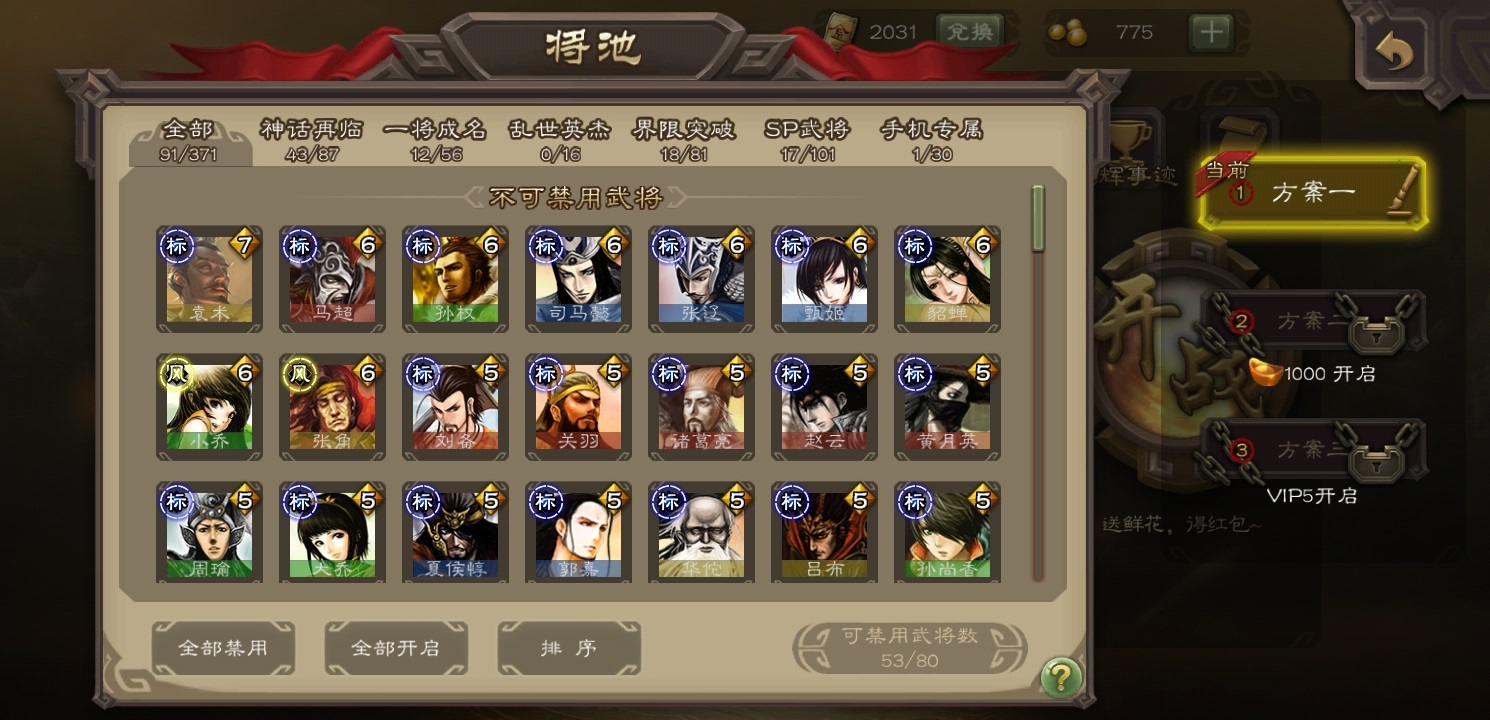This screenshot has width=1490, height=720.
Task: Add gold with the plus button
Action: click(1211, 32)
